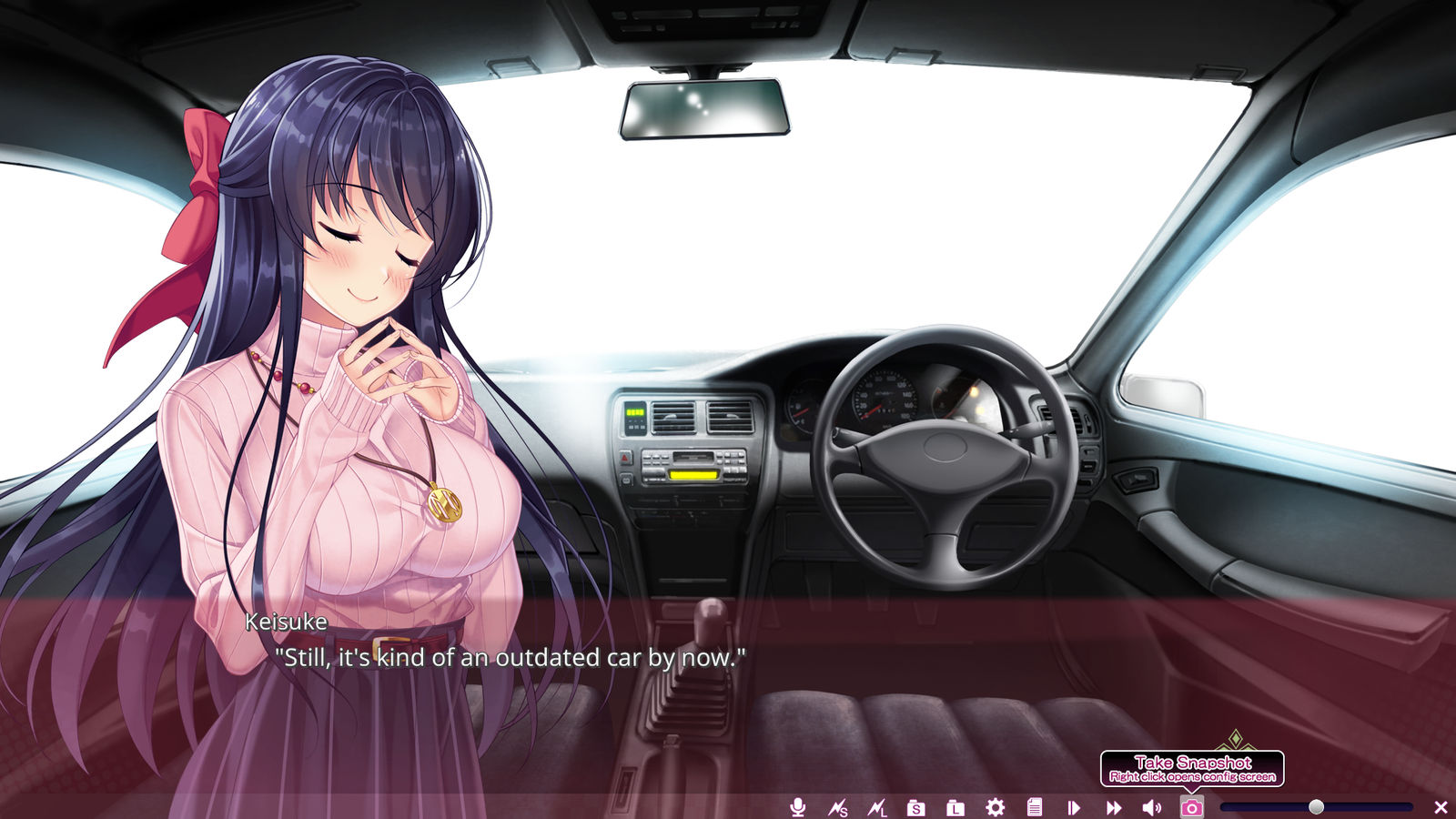The width and height of the screenshot is (1456, 819).
Task: Click the slider track in the bottom toolbar
Action: pos(1274,807)
